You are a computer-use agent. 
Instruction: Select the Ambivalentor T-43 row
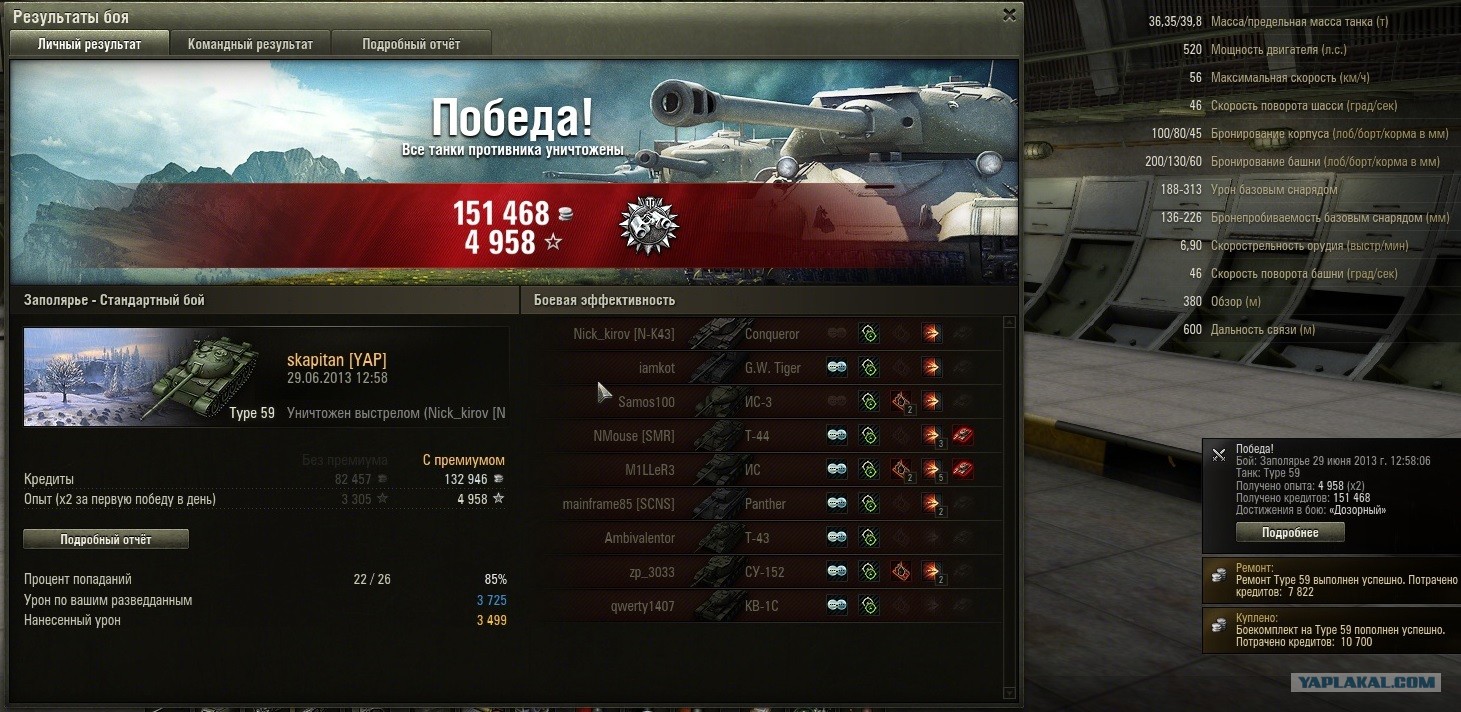pos(760,538)
